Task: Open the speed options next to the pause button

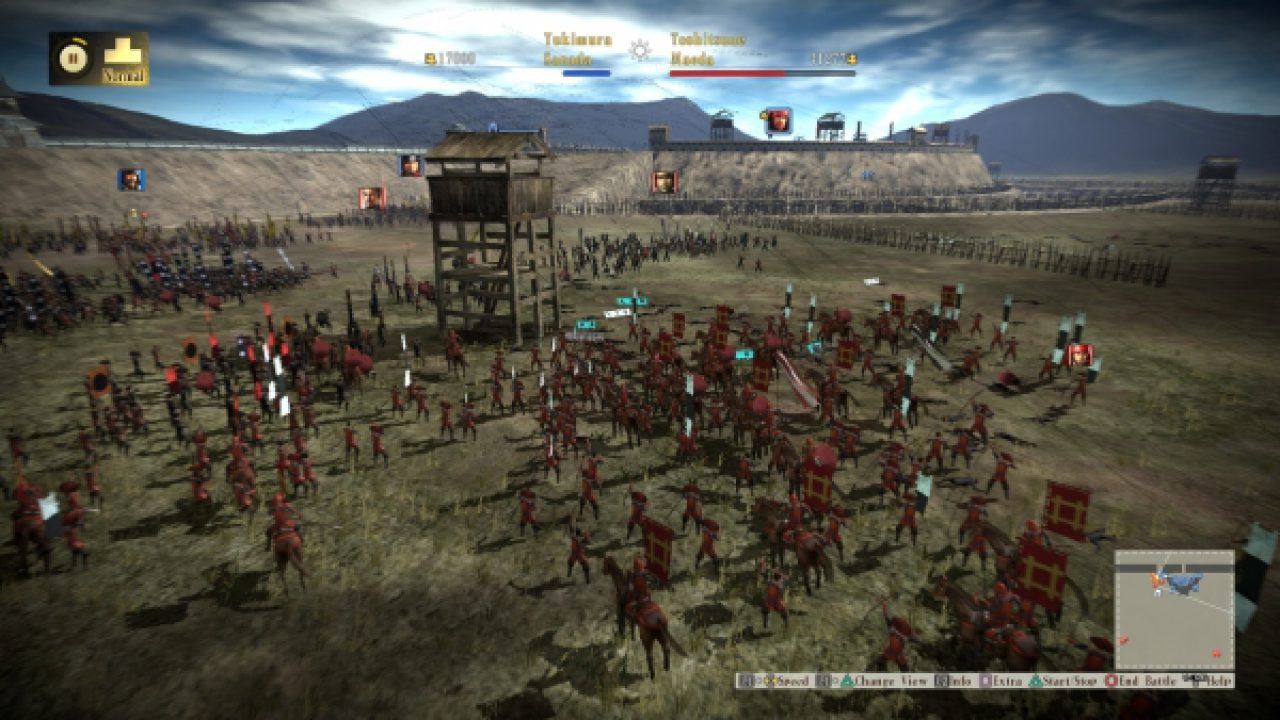Action: [x=122, y=55]
